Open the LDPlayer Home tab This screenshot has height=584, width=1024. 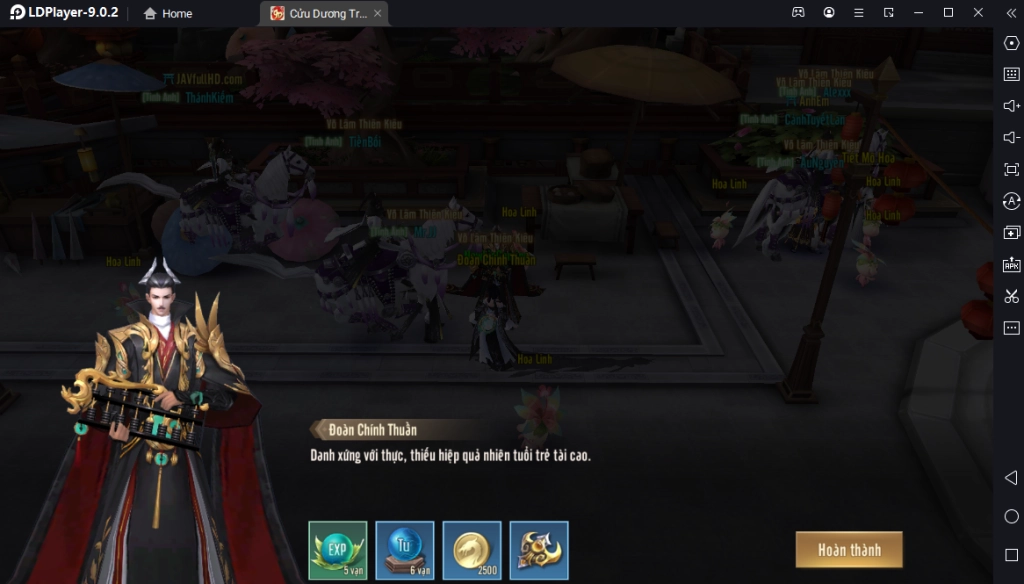pos(167,13)
